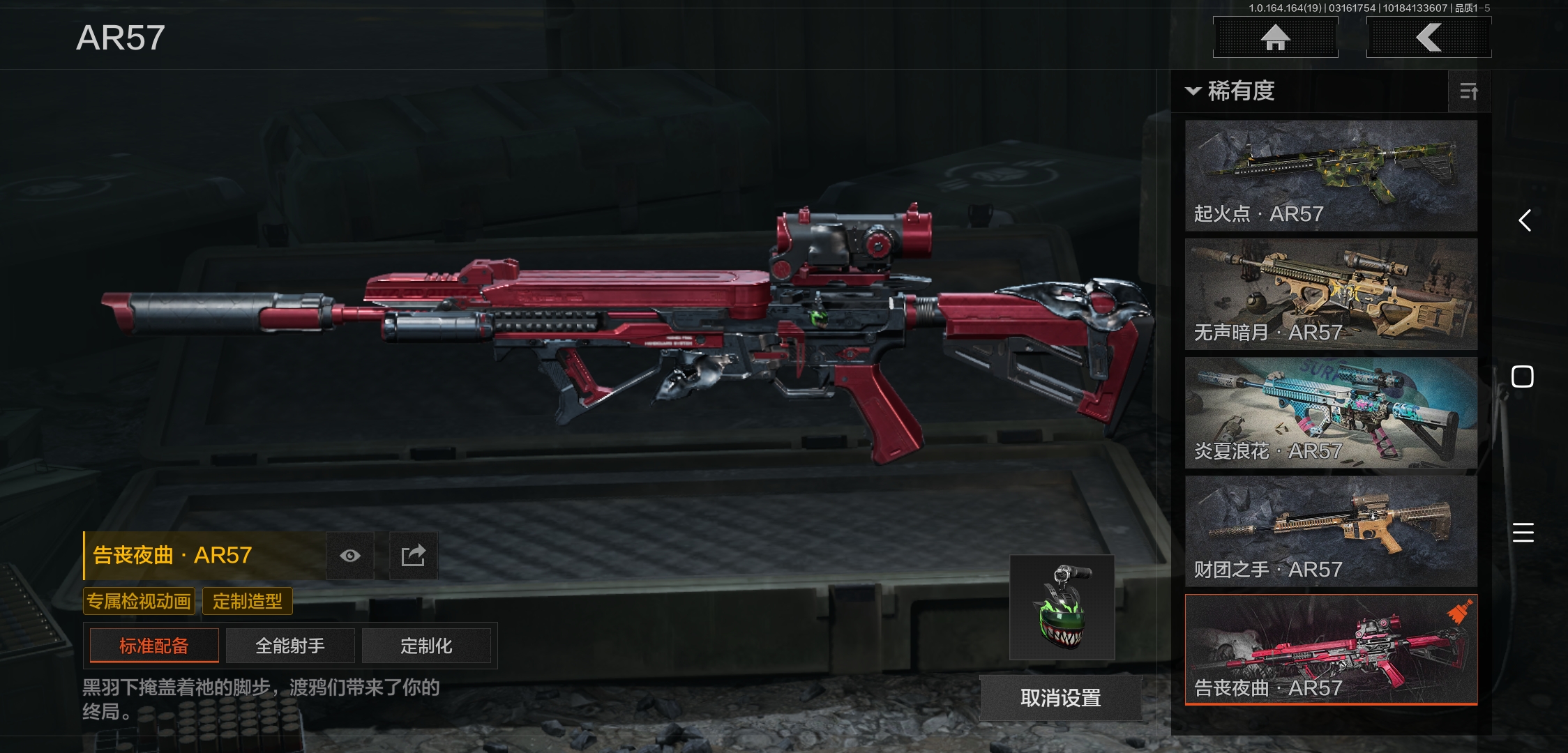
Task: Switch to the 标准配备 tab
Action: point(154,646)
